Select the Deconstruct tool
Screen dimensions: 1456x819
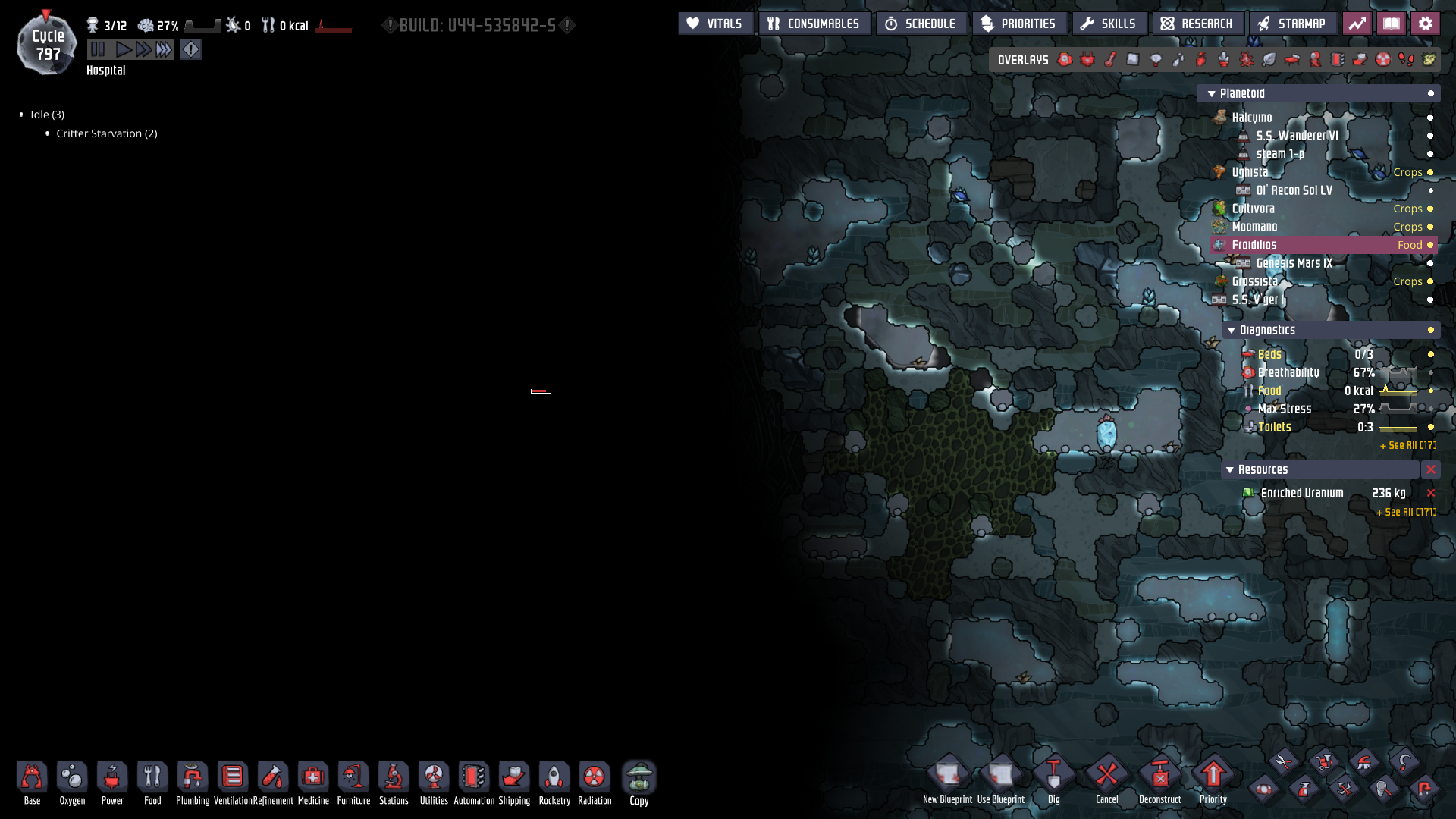click(x=1159, y=776)
